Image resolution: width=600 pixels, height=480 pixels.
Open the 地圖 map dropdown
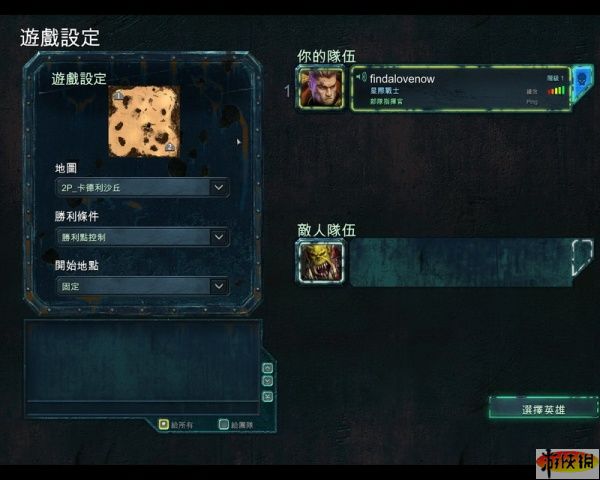tap(143, 187)
